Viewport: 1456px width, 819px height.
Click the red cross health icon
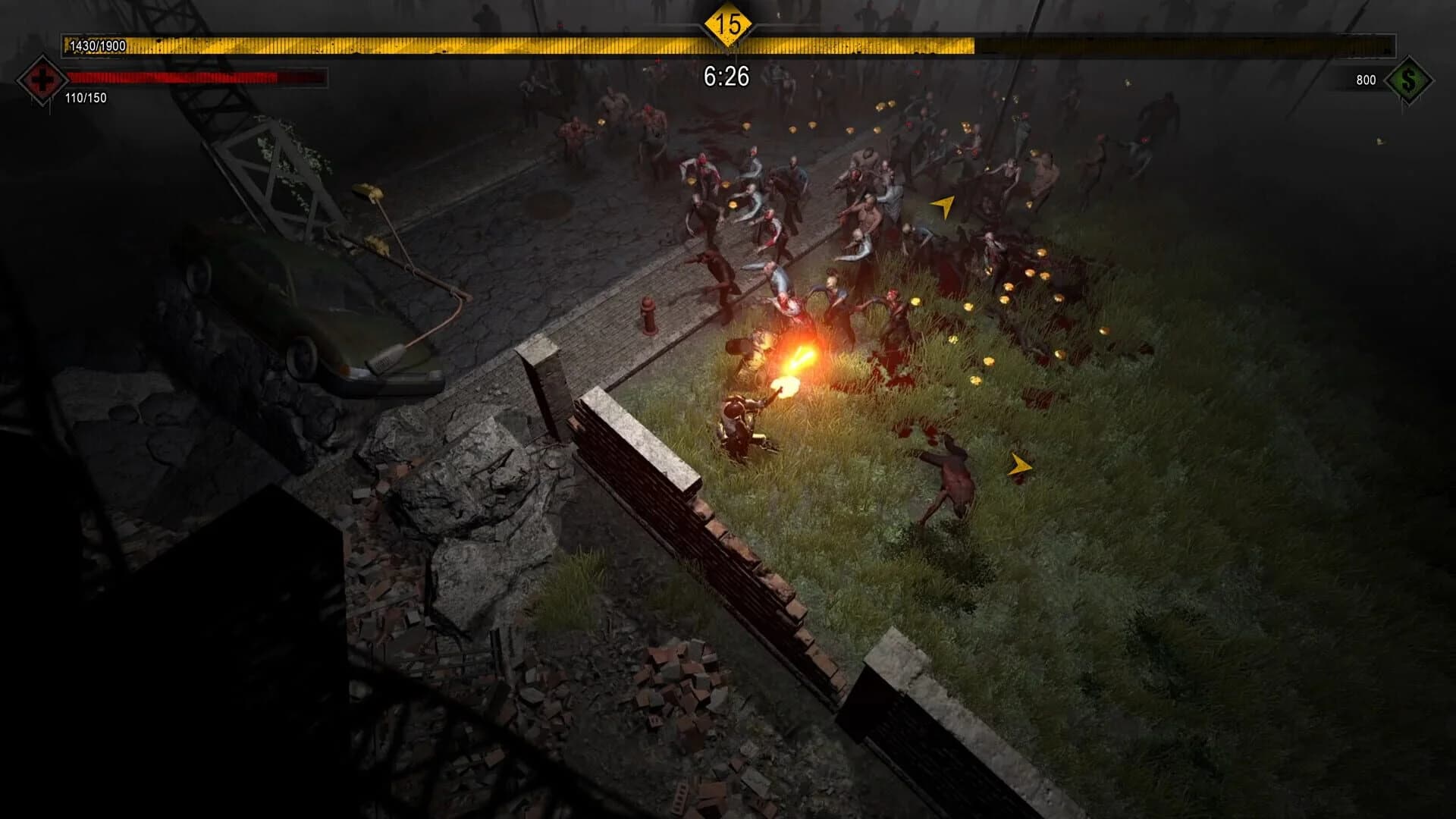point(42,80)
